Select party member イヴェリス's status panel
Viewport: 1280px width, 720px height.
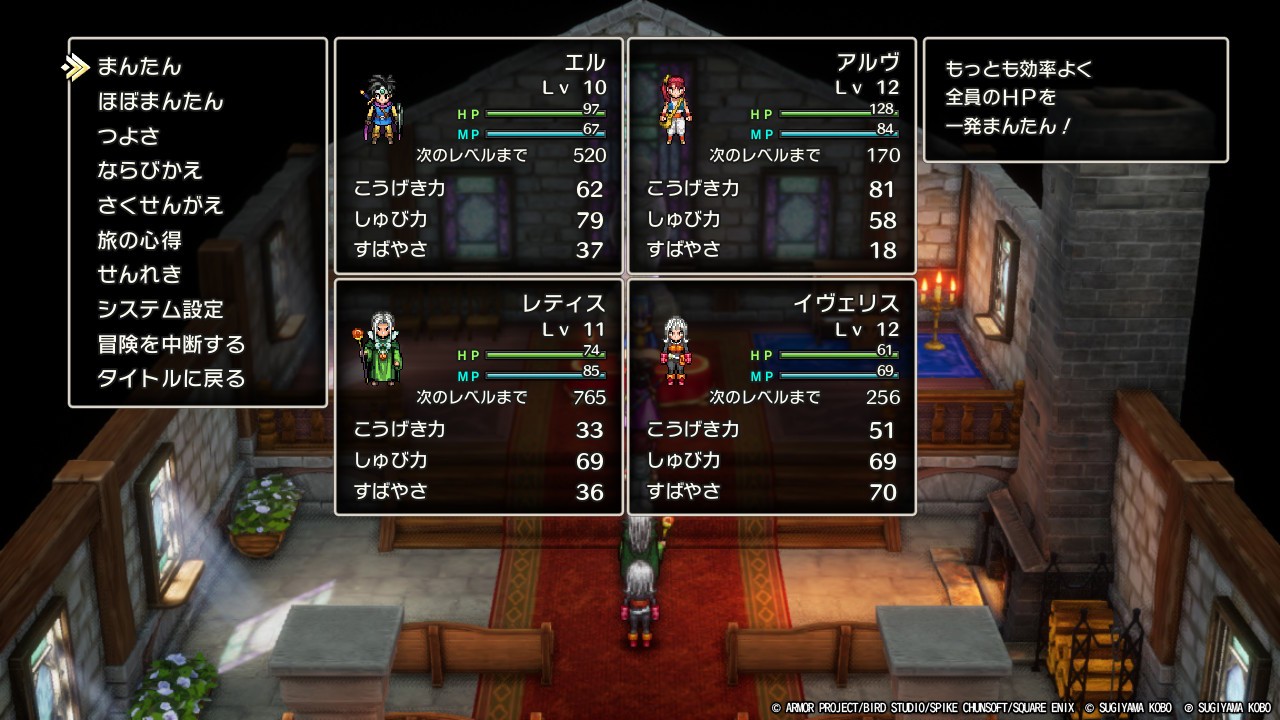772,397
